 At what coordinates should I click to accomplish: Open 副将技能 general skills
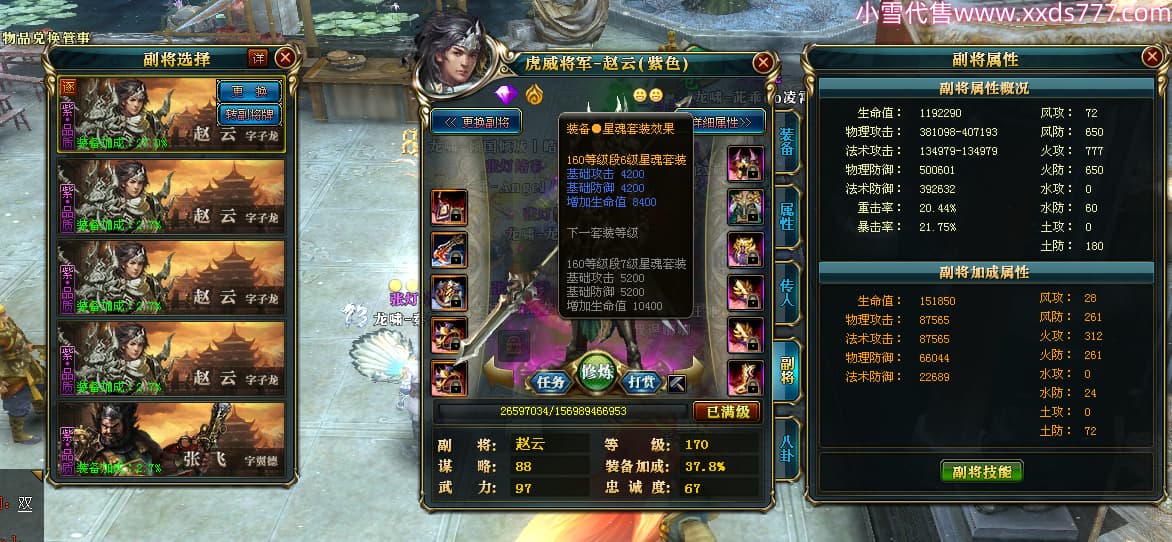pyautogui.click(x=981, y=472)
